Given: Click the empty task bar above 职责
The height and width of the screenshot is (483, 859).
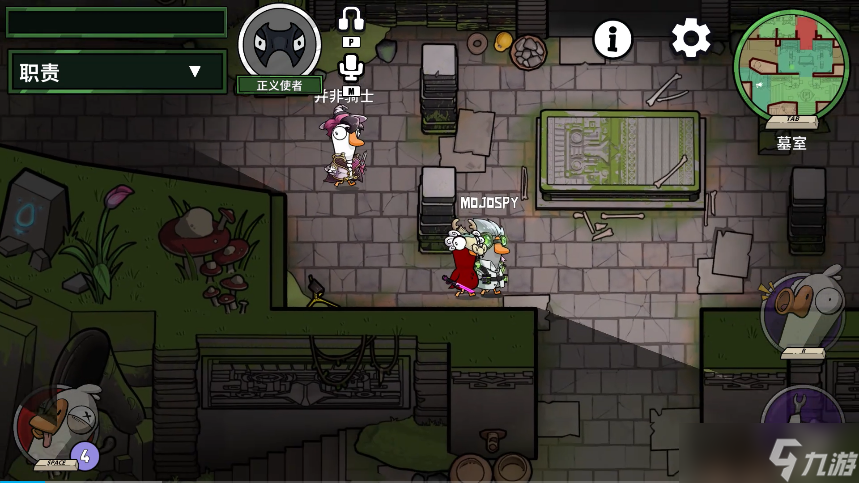Looking at the screenshot, I should (117, 22).
